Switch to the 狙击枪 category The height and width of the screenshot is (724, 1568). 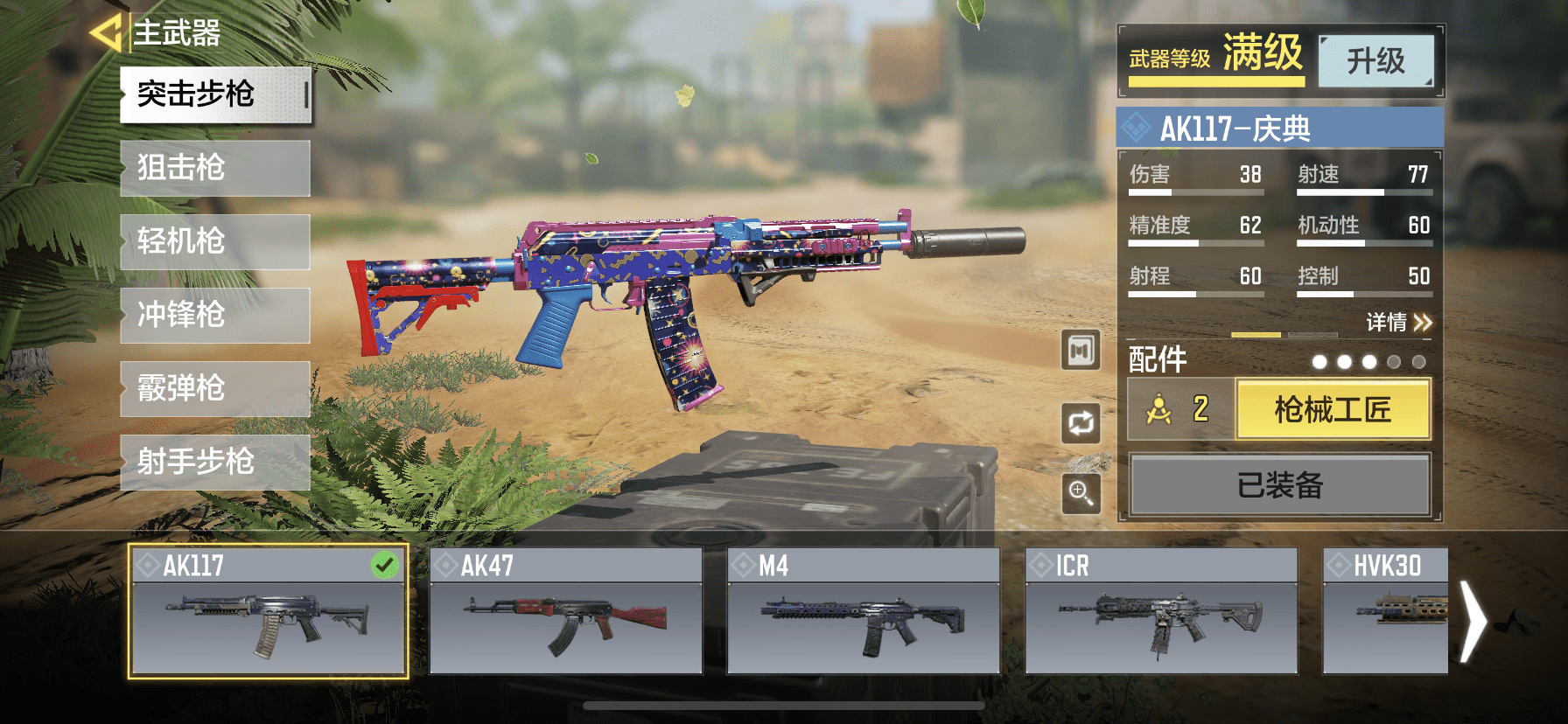[x=215, y=168]
